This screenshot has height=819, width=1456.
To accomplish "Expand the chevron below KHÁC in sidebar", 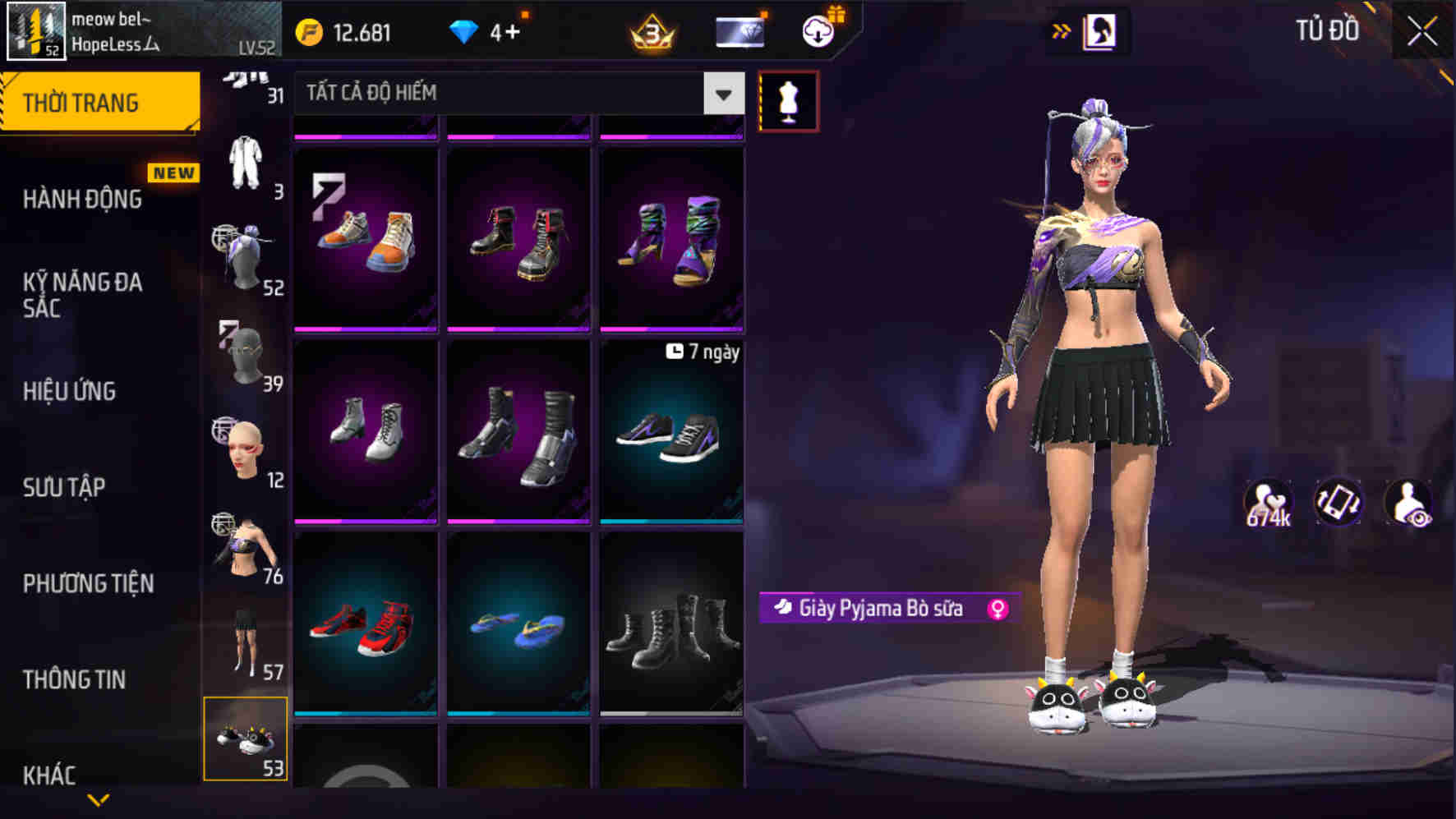I will 99,798.
